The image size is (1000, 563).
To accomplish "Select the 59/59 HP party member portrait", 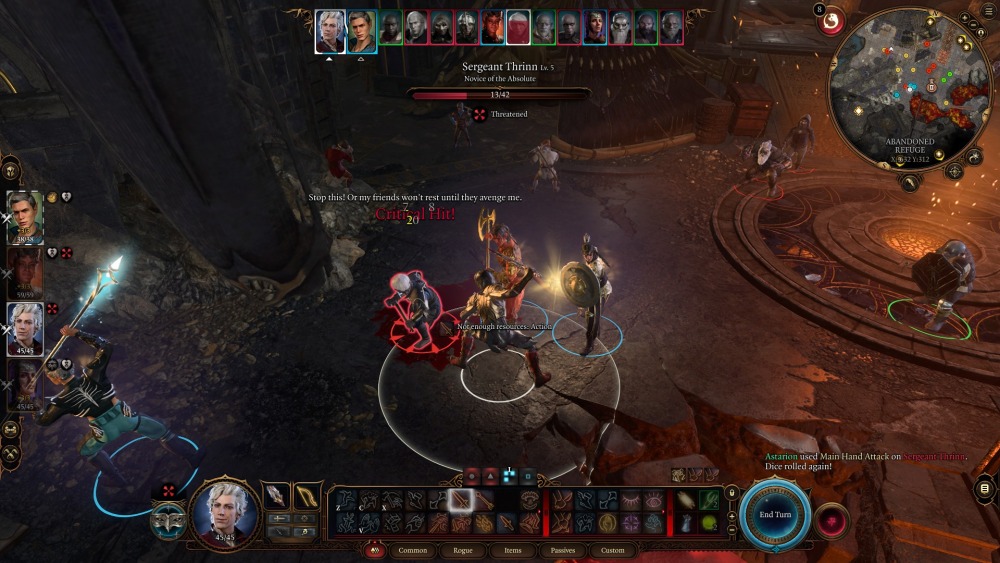I will [x=25, y=271].
